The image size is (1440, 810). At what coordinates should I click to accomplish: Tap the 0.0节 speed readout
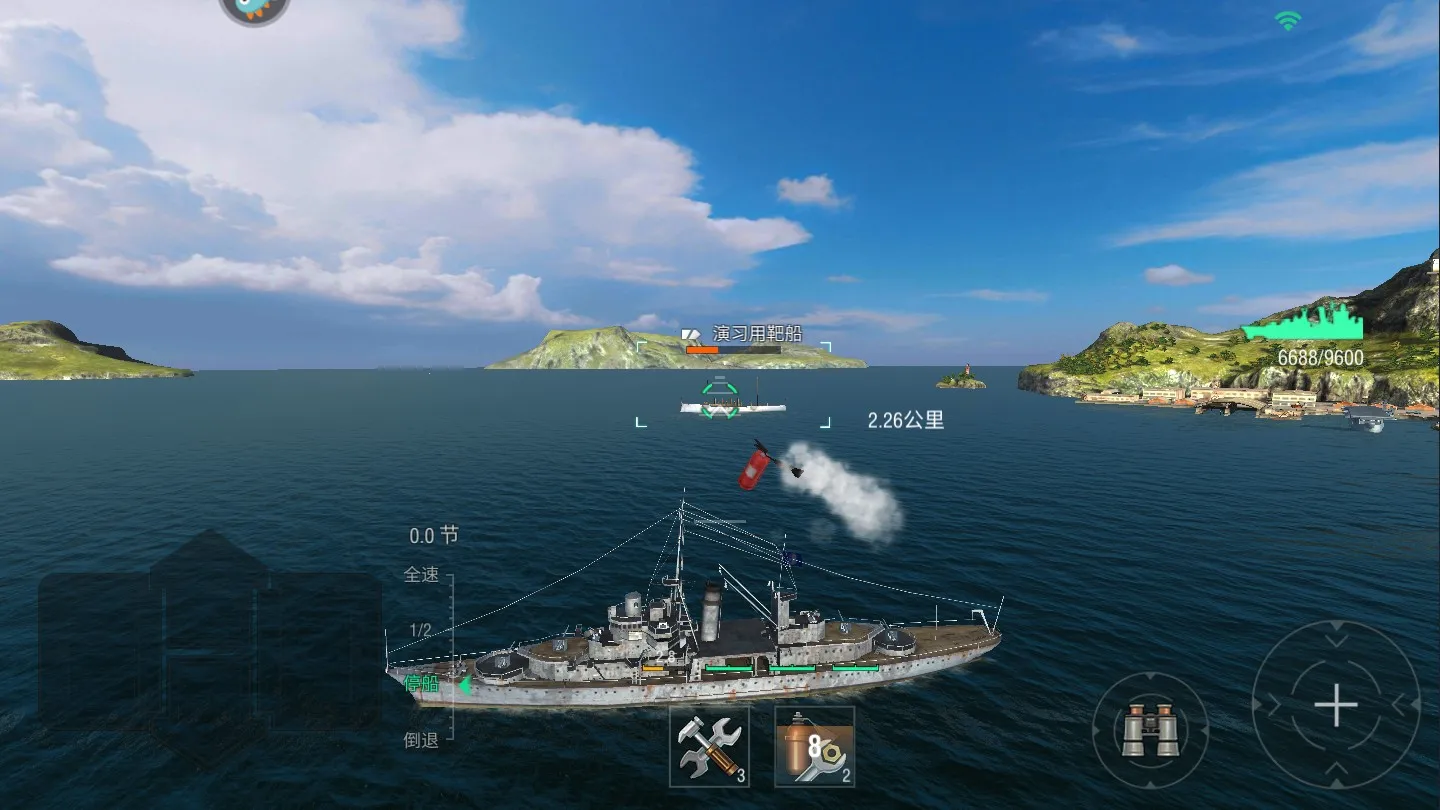433,535
